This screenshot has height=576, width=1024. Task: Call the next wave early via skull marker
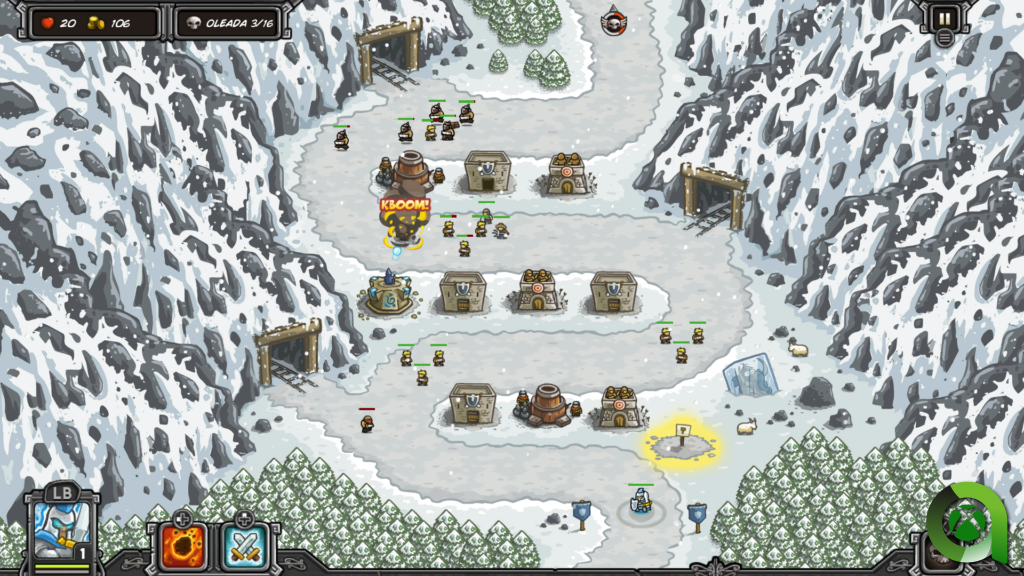pos(614,20)
